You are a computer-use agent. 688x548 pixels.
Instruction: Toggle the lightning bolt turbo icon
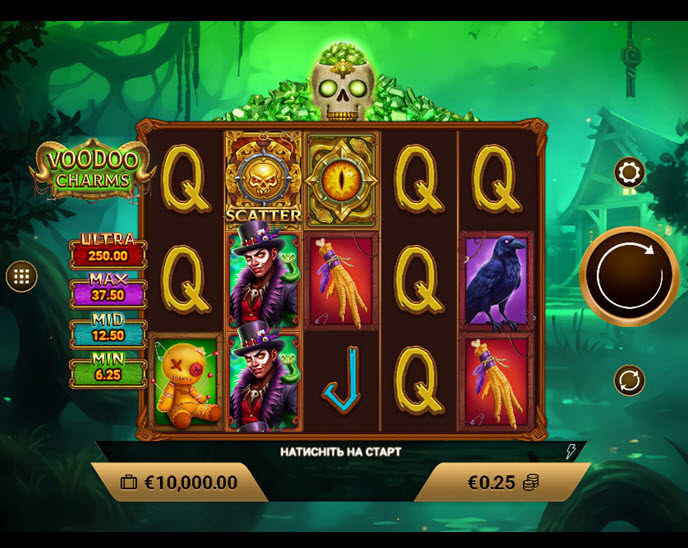tap(572, 452)
